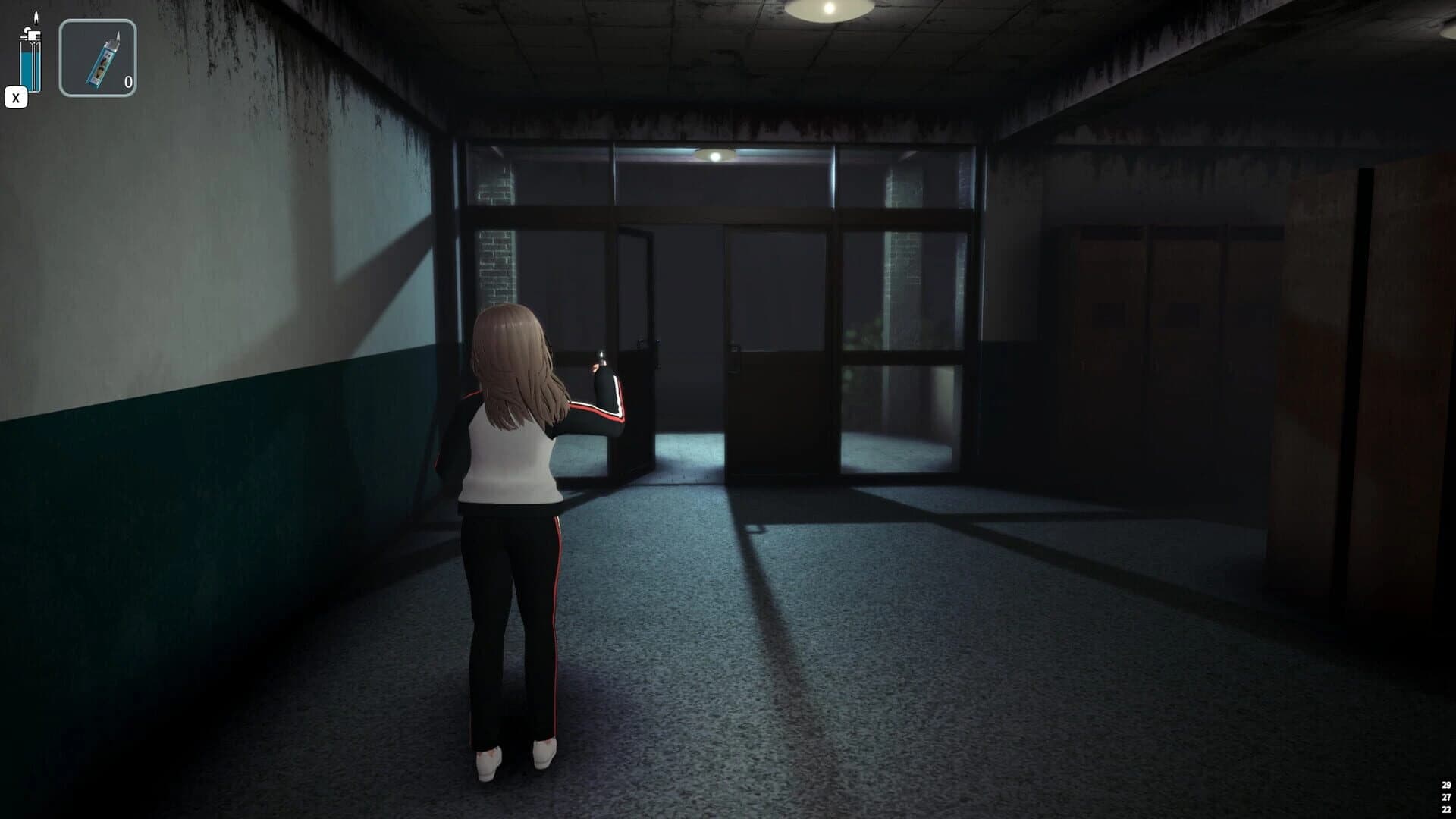Click the stat number 29 at bottom right

click(x=1446, y=785)
